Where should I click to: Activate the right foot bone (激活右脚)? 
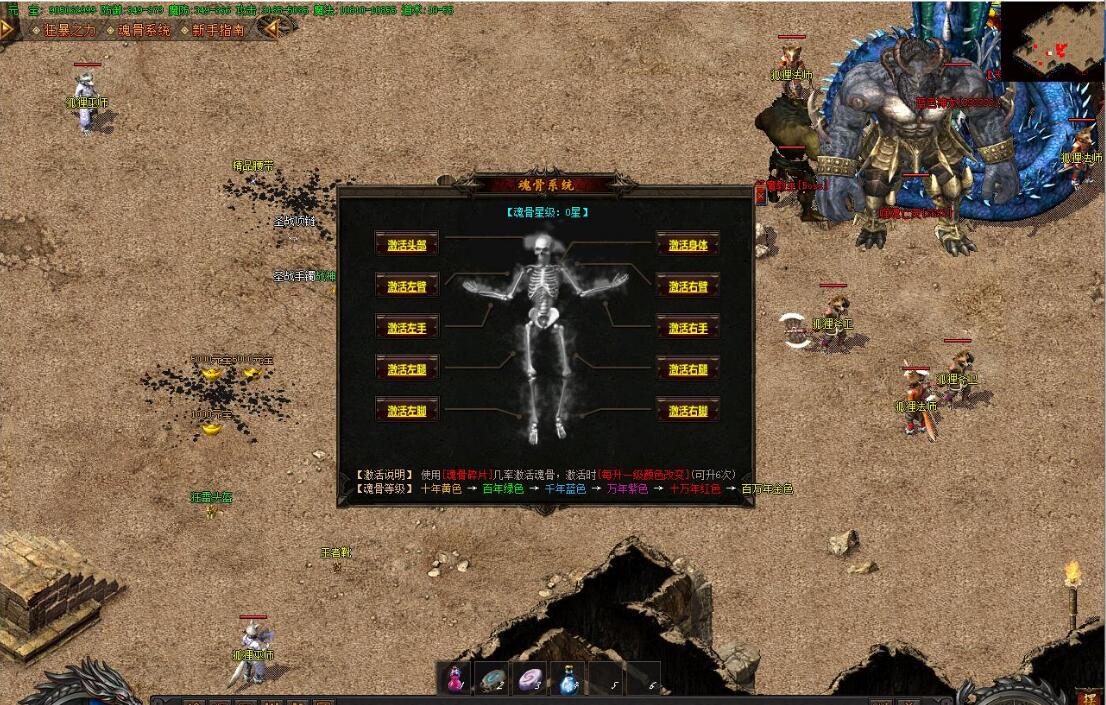[688, 410]
